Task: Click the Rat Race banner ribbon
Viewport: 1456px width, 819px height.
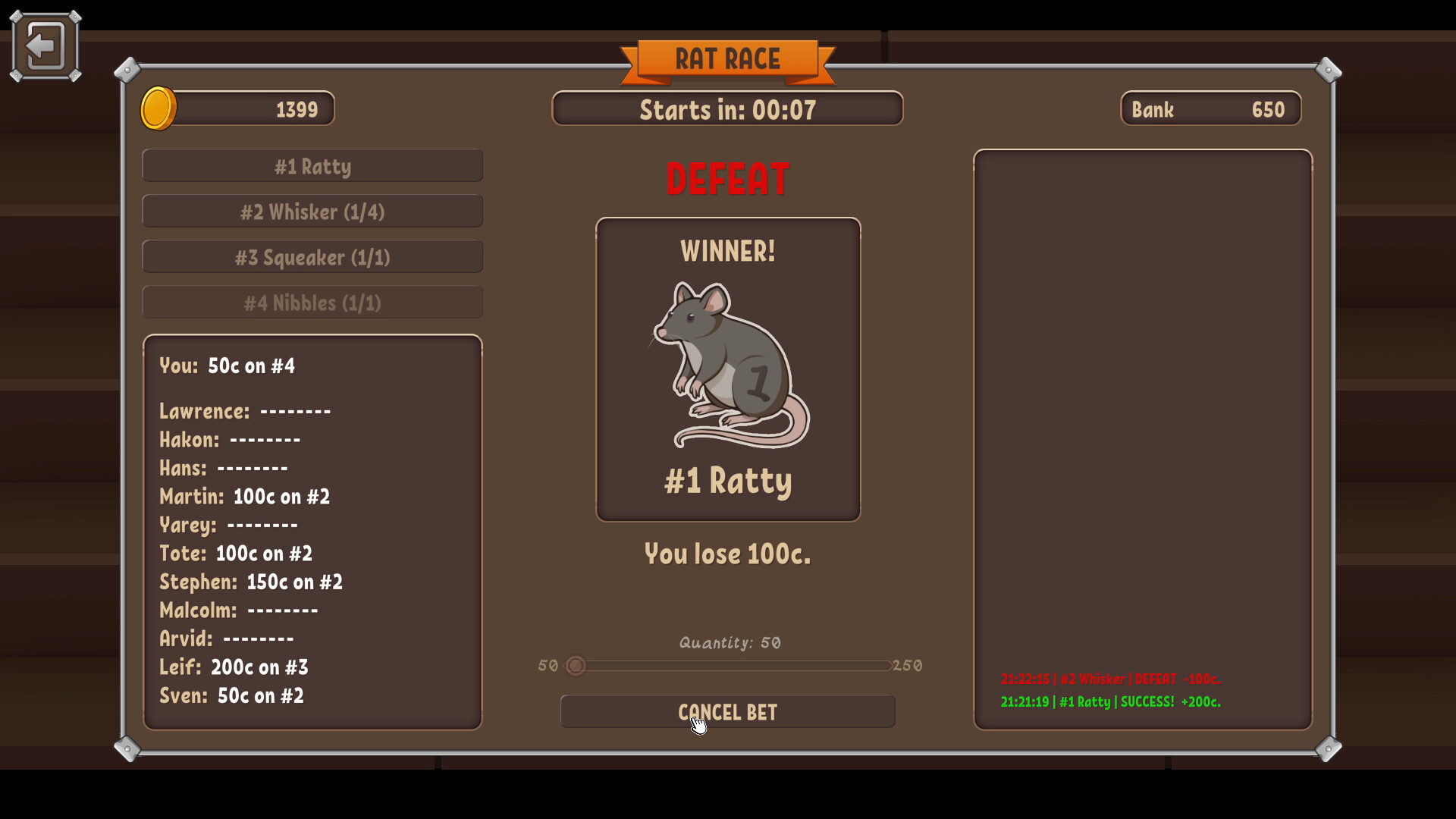Action: point(728,59)
